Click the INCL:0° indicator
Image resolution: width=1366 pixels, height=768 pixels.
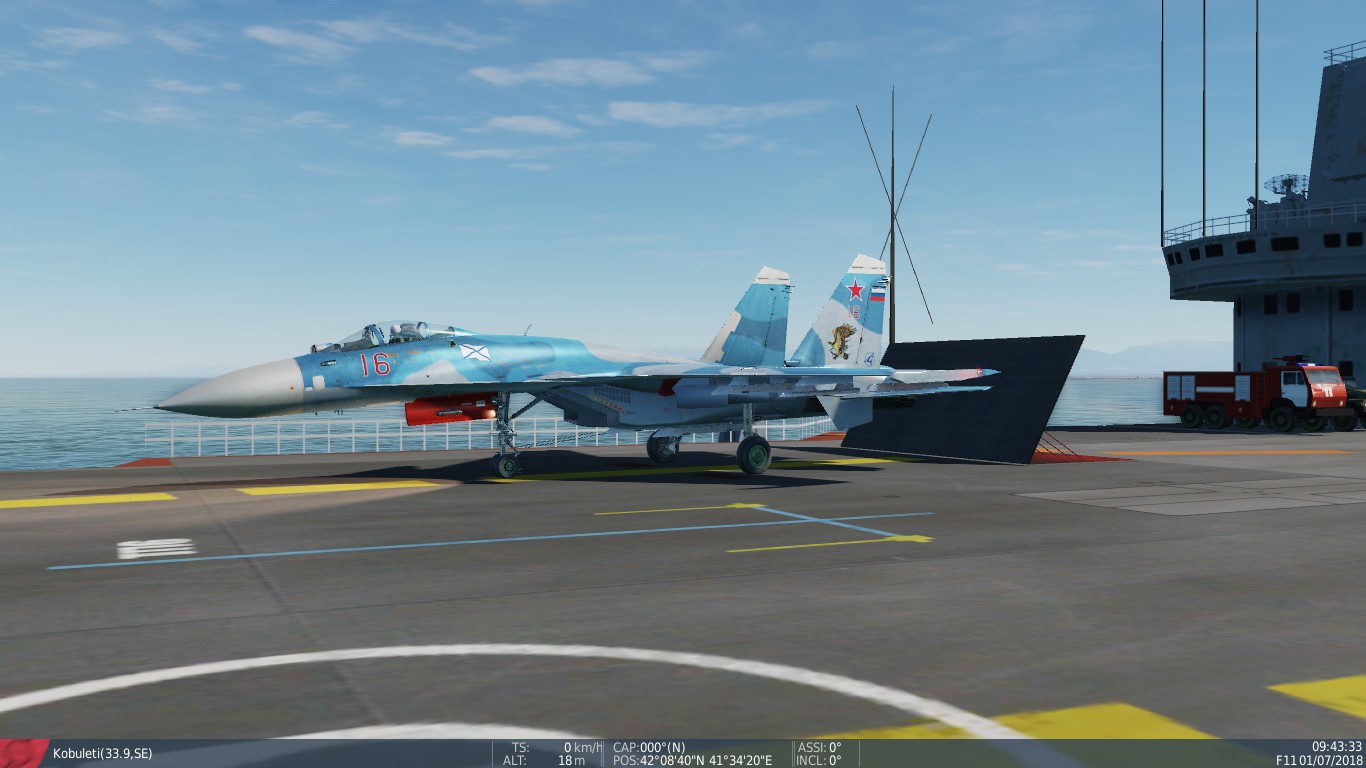(x=818, y=759)
